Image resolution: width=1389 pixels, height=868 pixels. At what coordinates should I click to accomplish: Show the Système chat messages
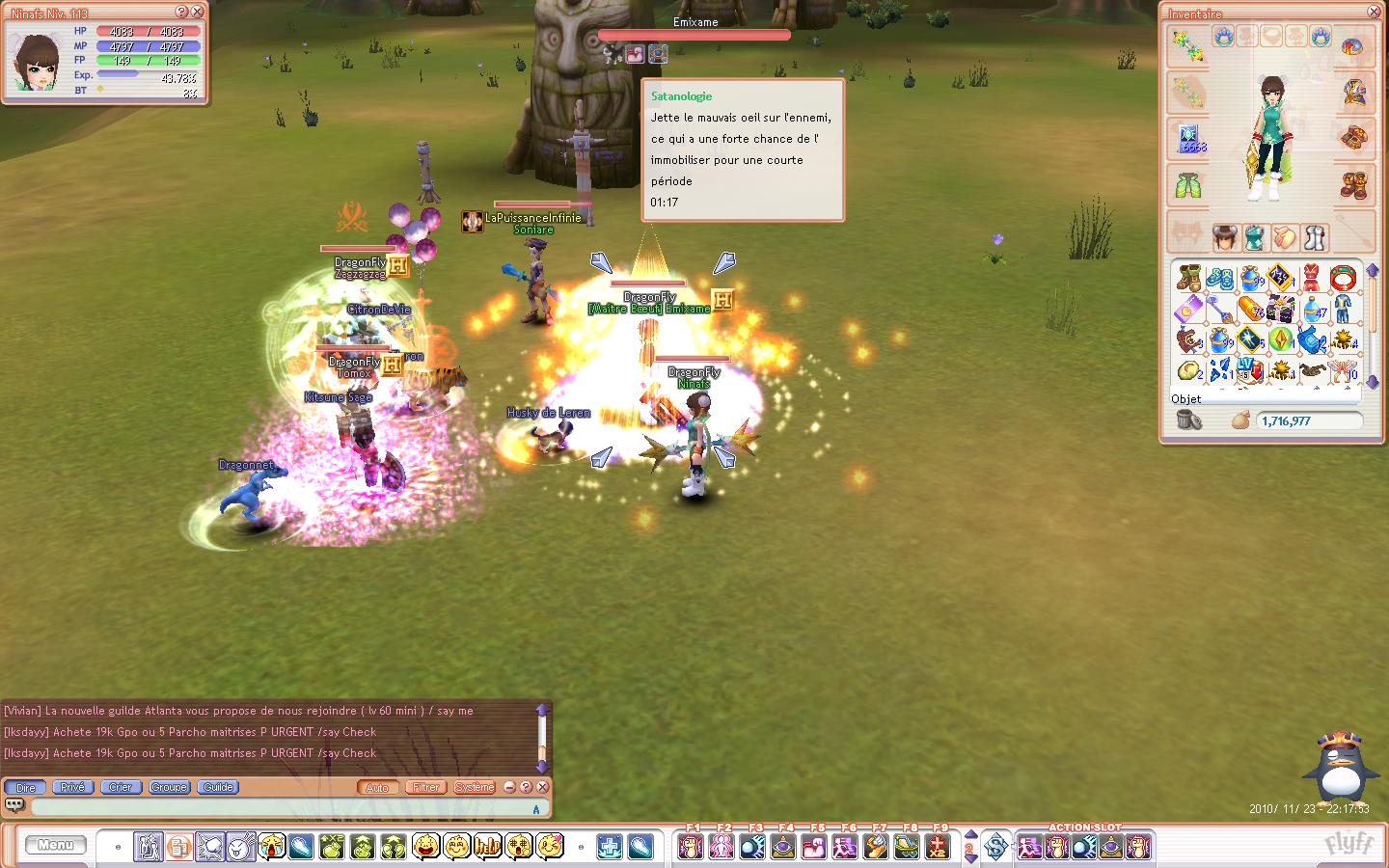pyautogui.click(x=474, y=787)
